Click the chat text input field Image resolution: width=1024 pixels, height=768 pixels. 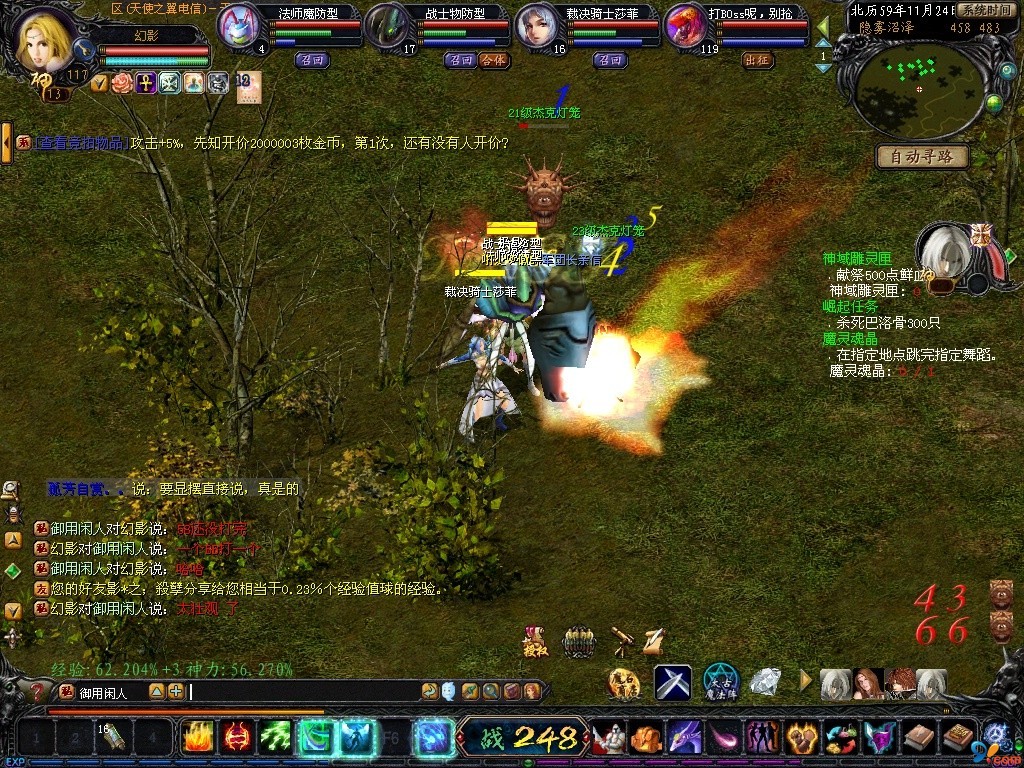(x=300, y=691)
